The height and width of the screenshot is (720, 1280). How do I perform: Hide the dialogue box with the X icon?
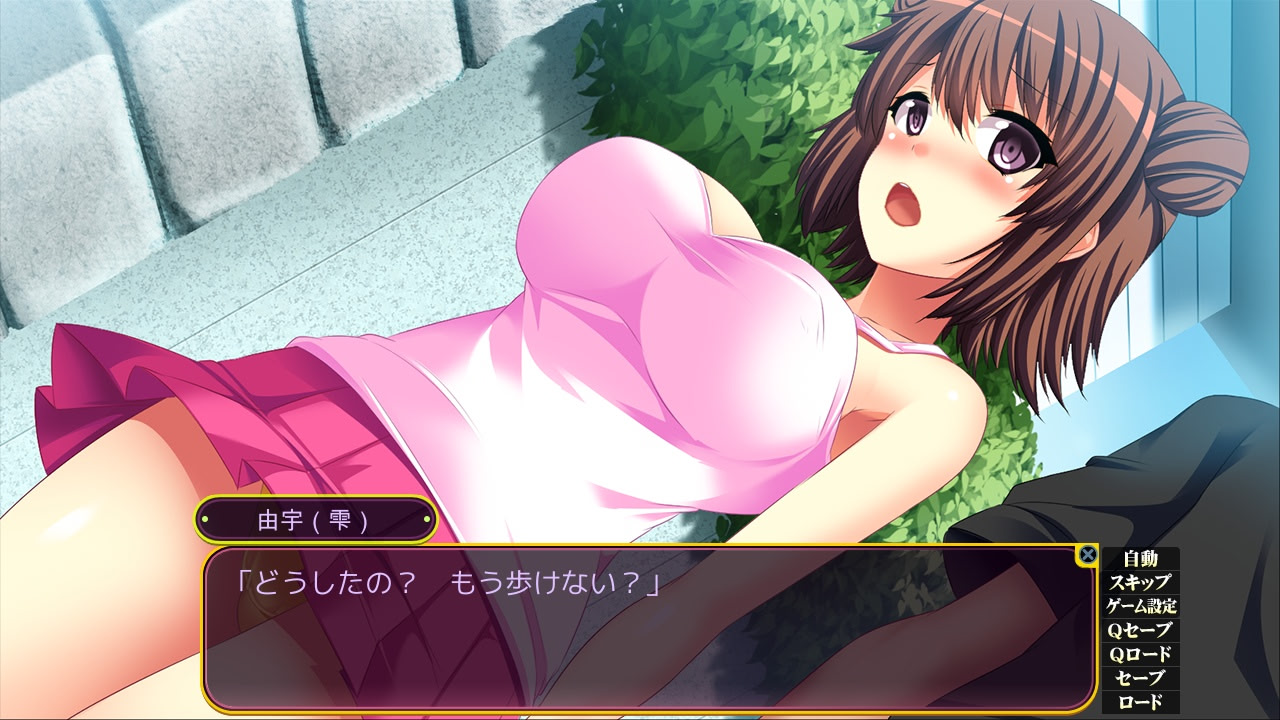coord(1088,554)
